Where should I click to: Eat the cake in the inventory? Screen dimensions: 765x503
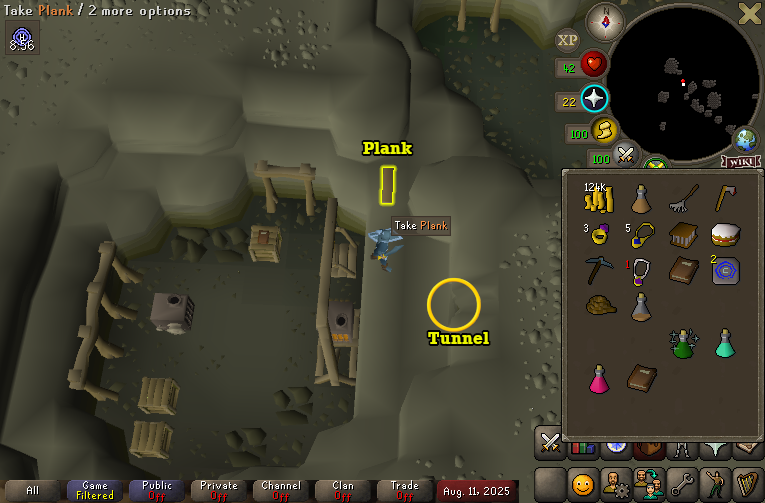coord(725,236)
